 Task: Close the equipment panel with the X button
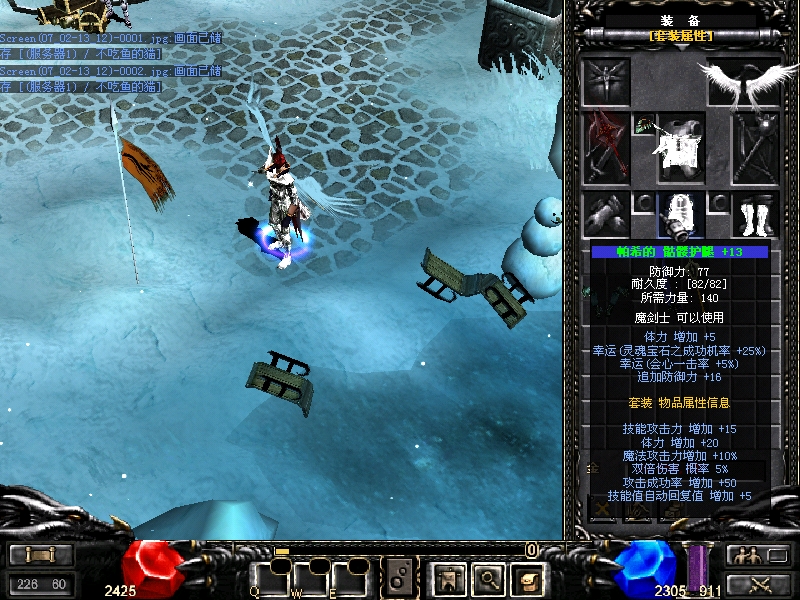coord(603,509)
